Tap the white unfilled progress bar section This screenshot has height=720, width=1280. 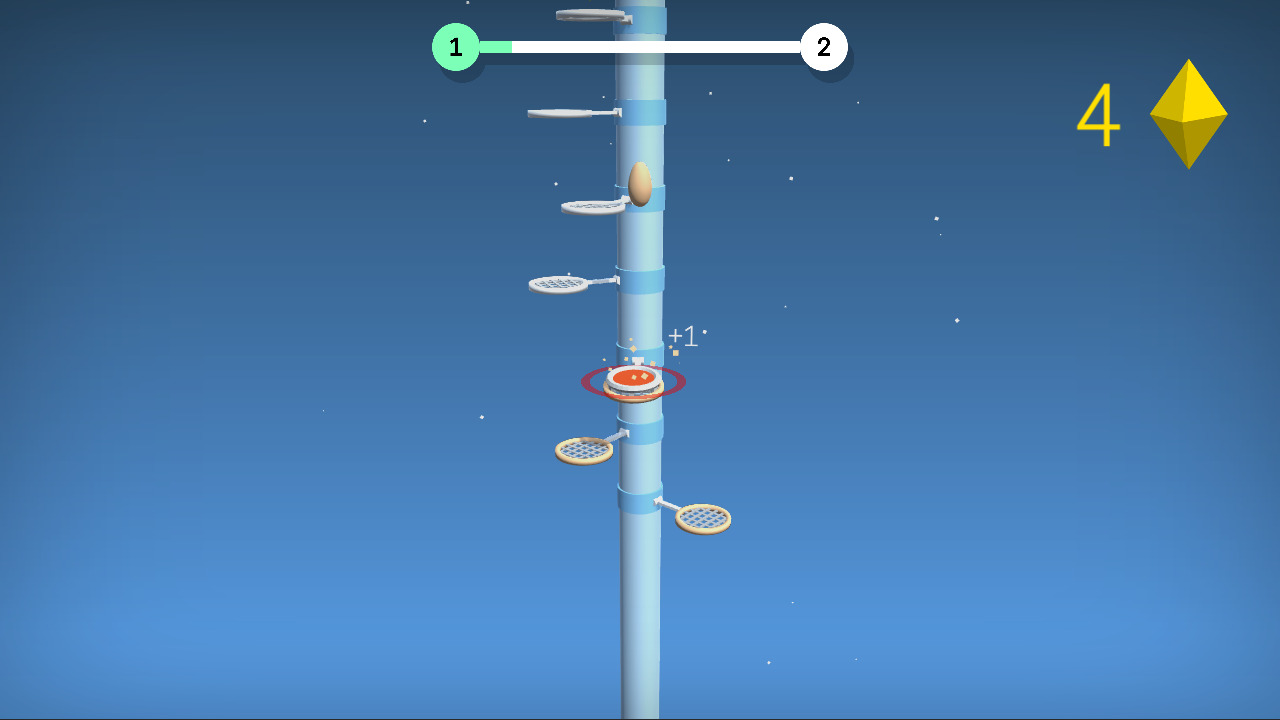click(x=660, y=44)
